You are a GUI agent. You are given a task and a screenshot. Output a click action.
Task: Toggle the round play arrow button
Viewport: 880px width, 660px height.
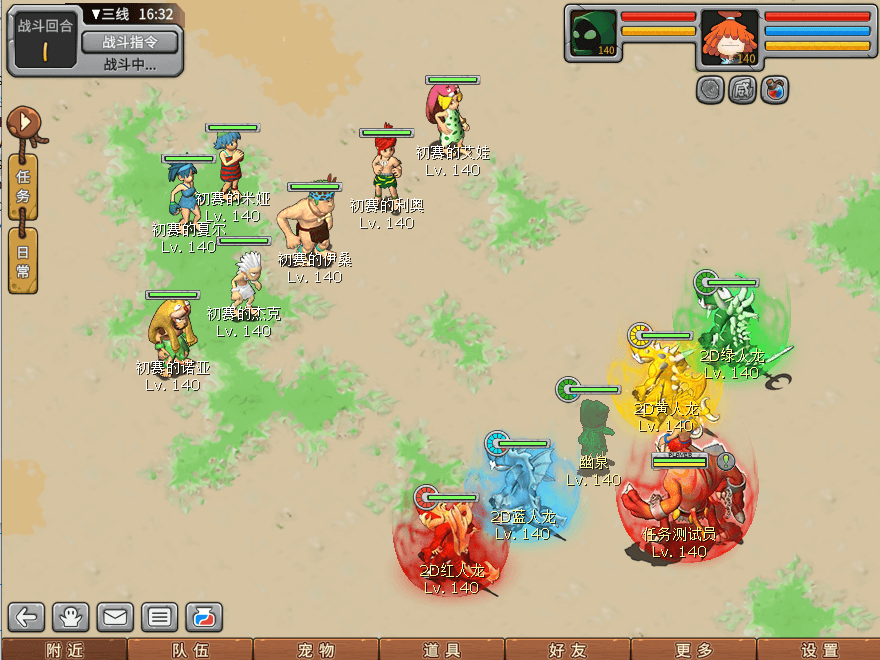coord(23,124)
